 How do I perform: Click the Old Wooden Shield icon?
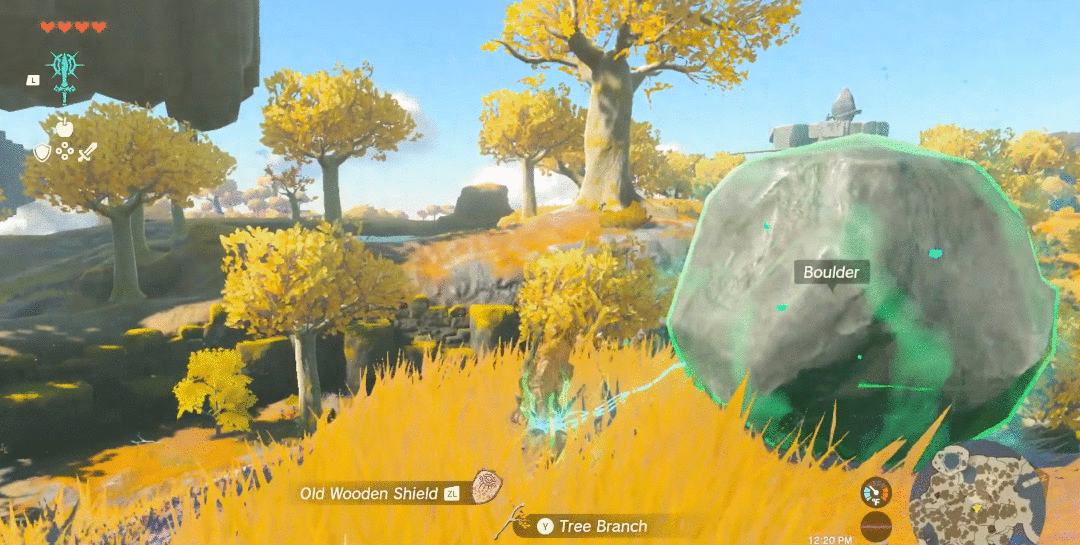click(x=487, y=487)
